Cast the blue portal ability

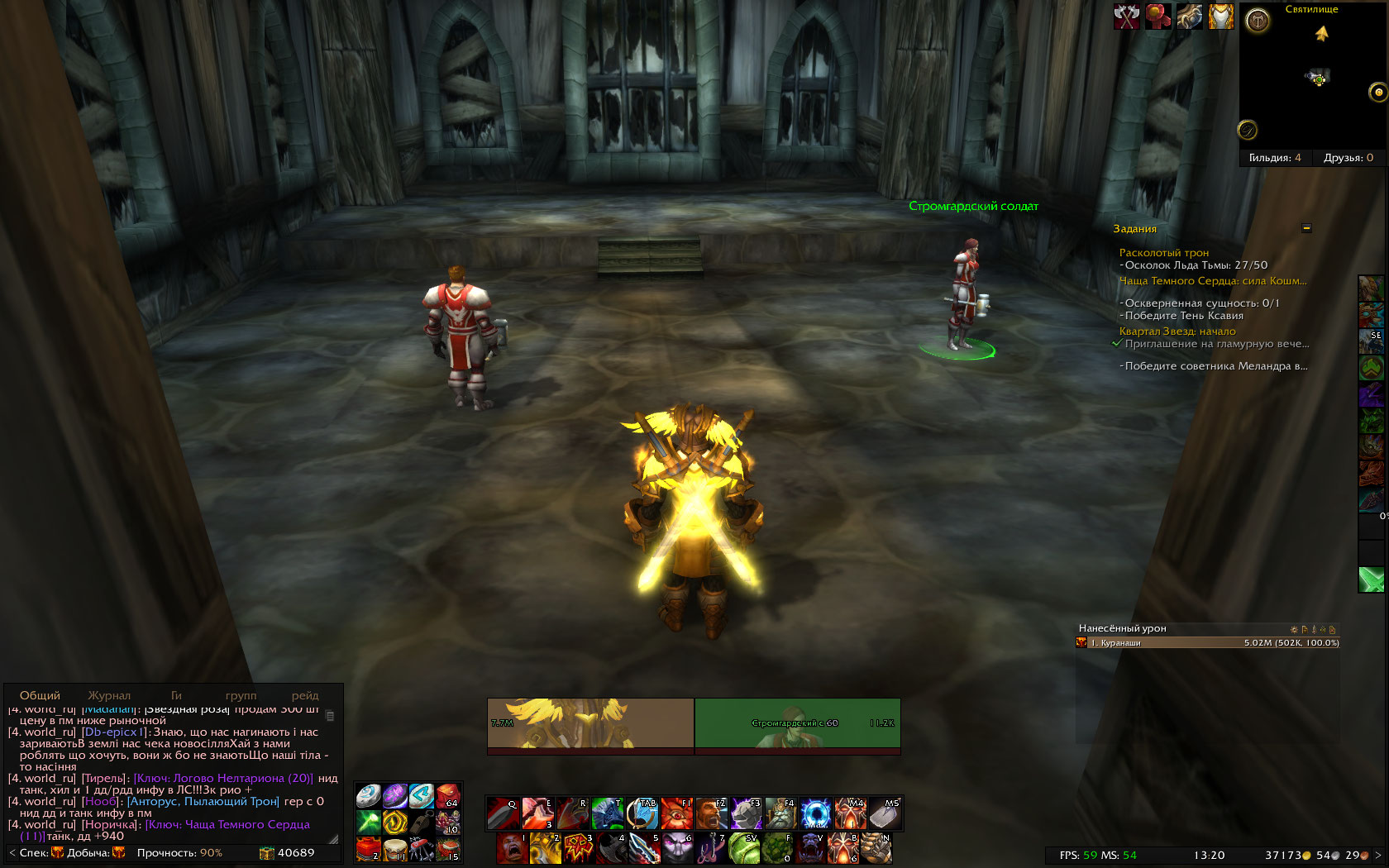click(x=815, y=814)
